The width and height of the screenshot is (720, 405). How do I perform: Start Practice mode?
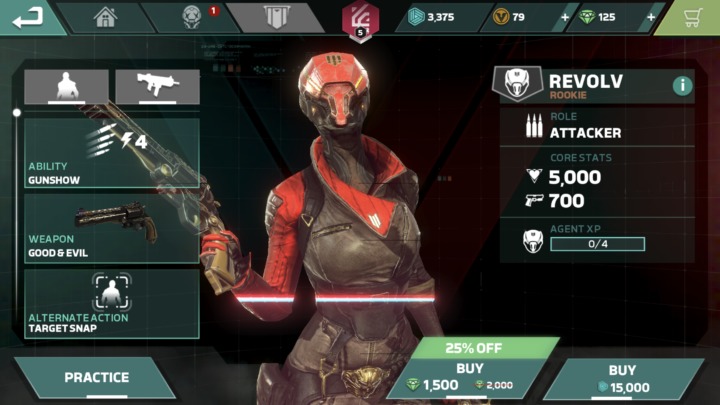tap(96, 378)
